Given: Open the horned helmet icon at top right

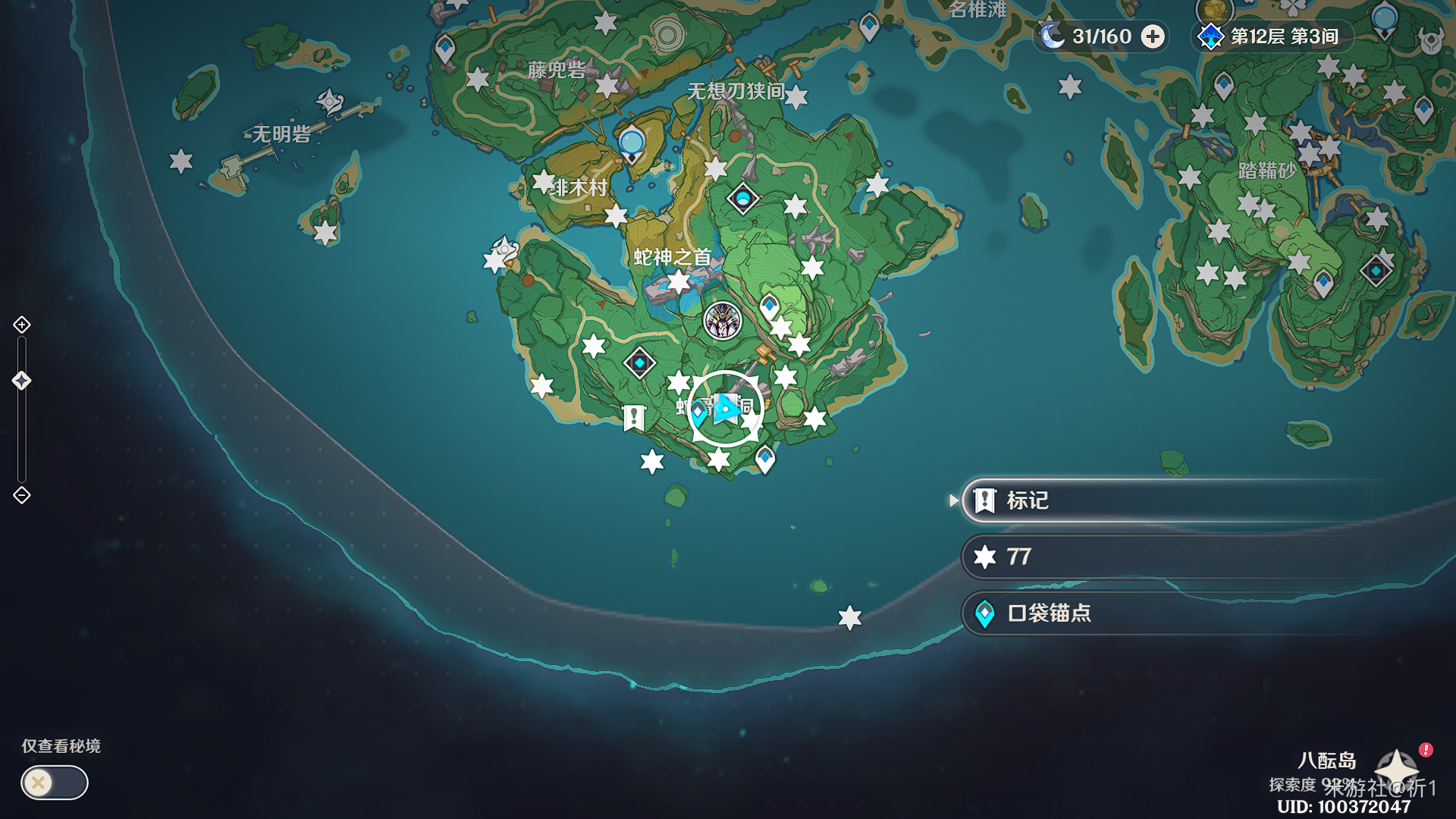Looking at the screenshot, I should 1431,41.
